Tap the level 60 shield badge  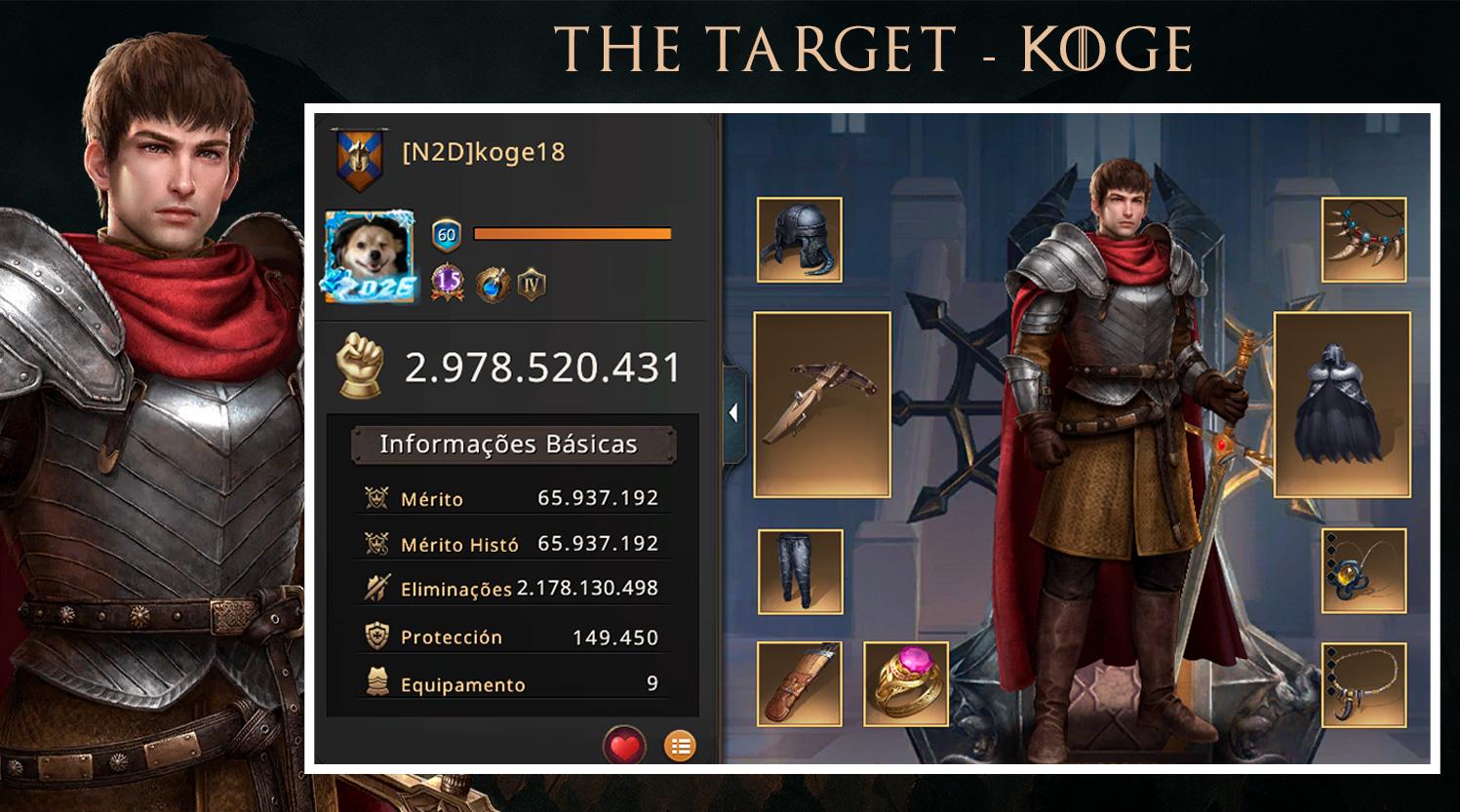[x=447, y=234]
